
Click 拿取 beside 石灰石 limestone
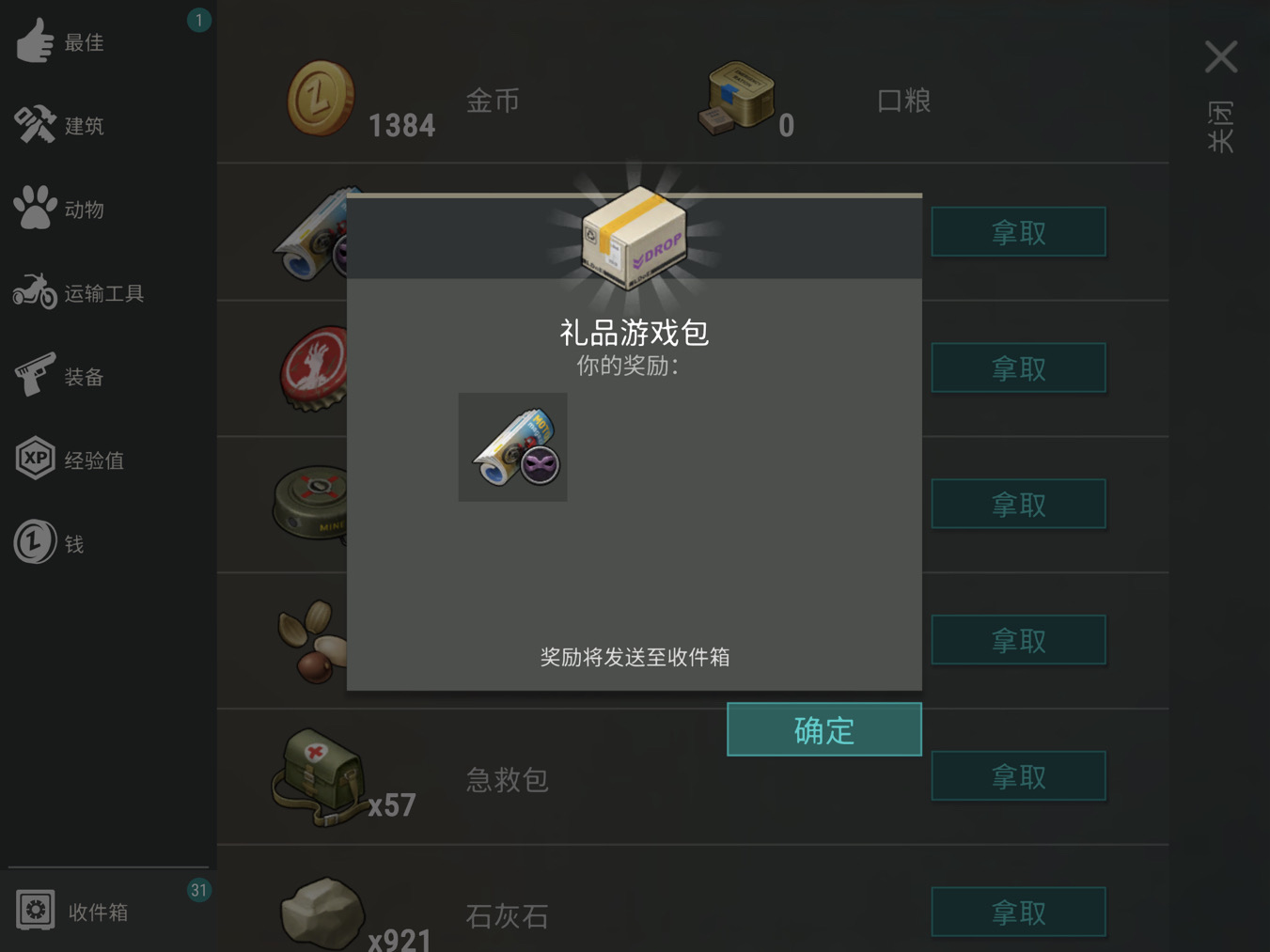click(x=1018, y=911)
